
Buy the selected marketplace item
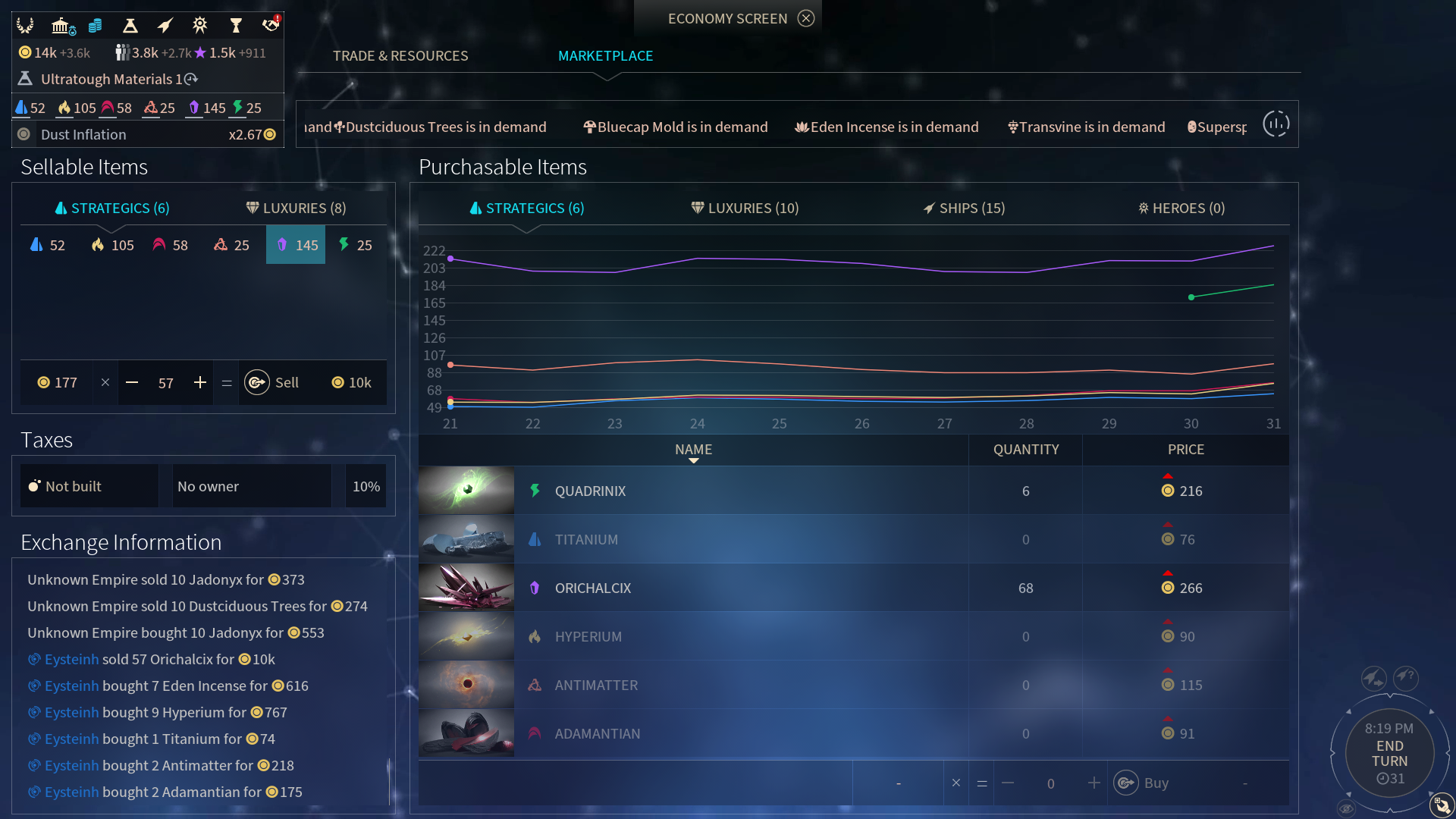point(1142,783)
